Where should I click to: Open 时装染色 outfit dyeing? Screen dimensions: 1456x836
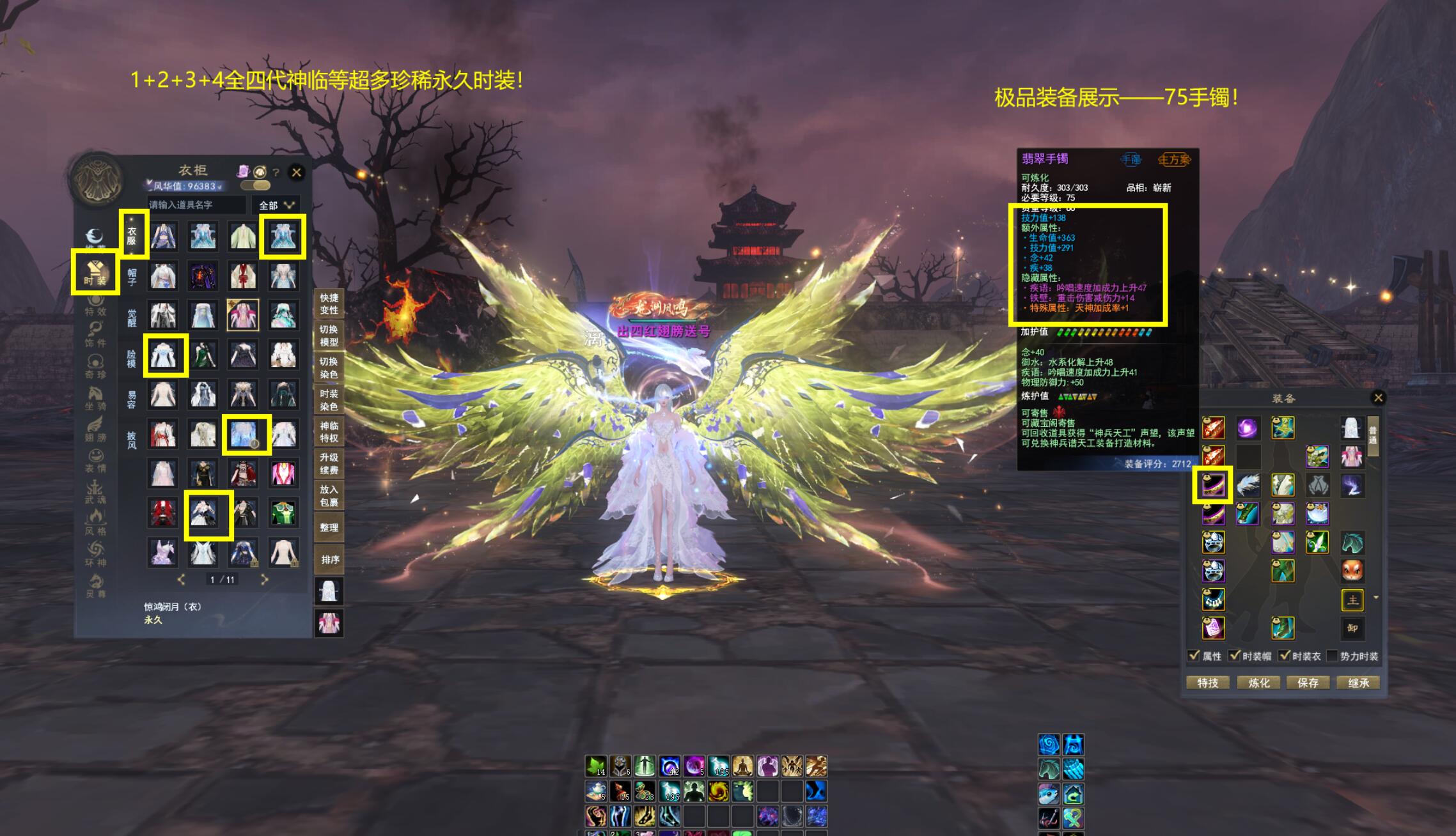click(329, 400)
